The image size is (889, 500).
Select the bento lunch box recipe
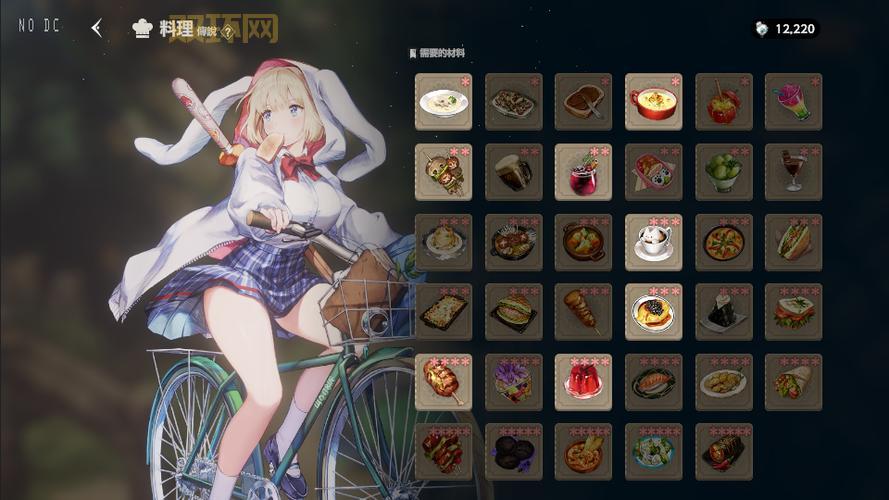[x=653, y=172]
